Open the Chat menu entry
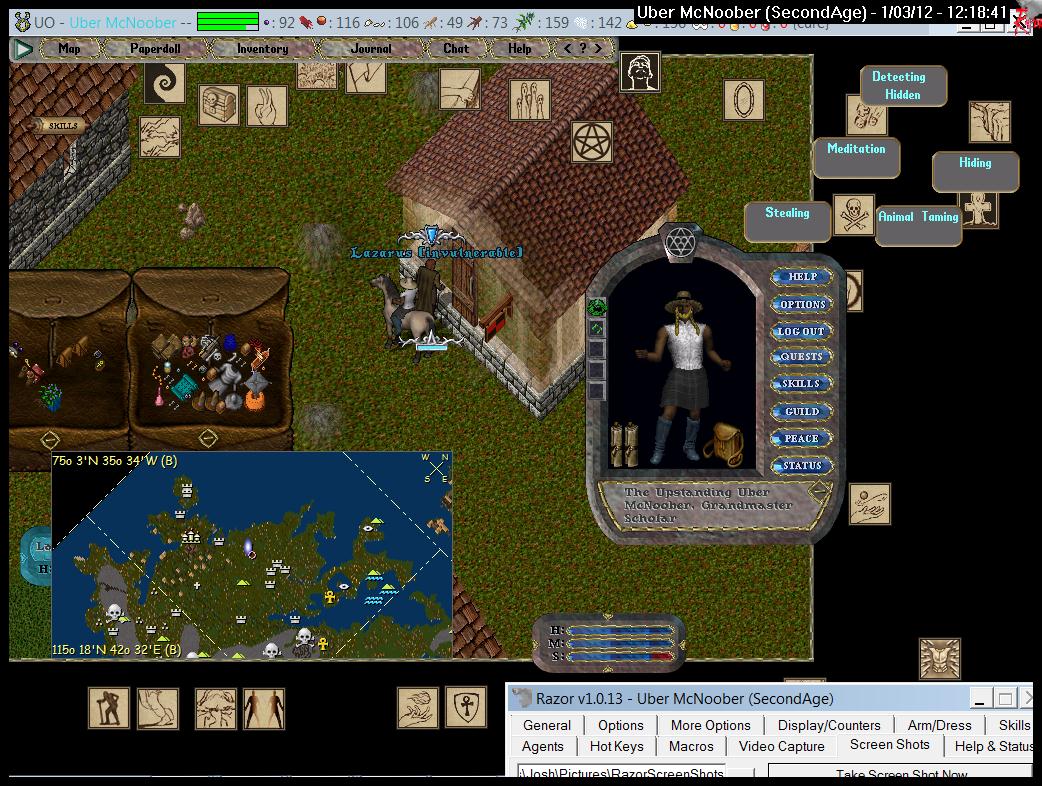The width and height of the screenshot is (1042, 786). [456, 48]
